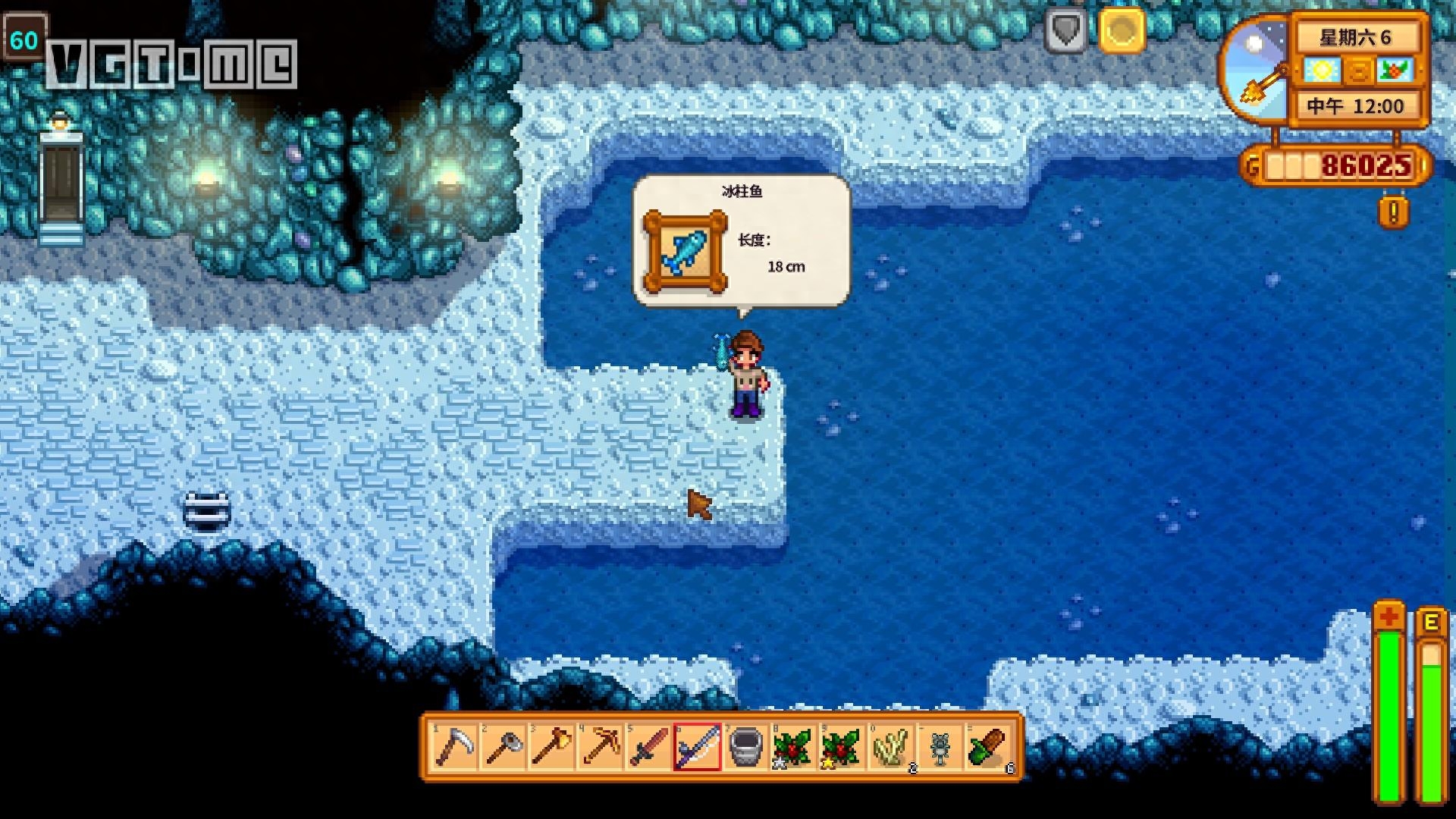This screenshot has height=819, width=1456.
Task: Select the green-and-brown item stack of six
Action: pos(988,746)
